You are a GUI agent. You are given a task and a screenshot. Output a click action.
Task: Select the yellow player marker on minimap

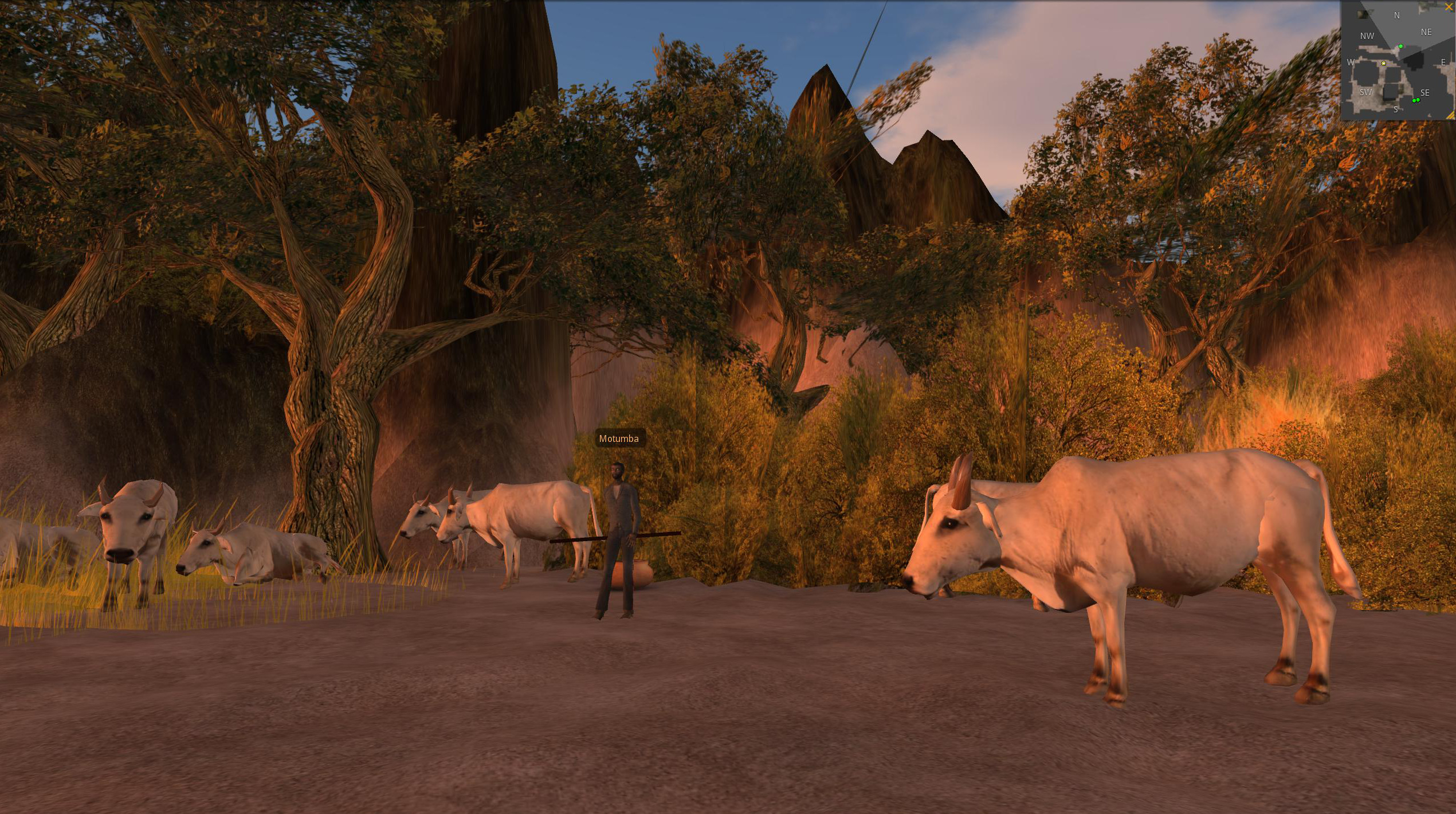1384,63
